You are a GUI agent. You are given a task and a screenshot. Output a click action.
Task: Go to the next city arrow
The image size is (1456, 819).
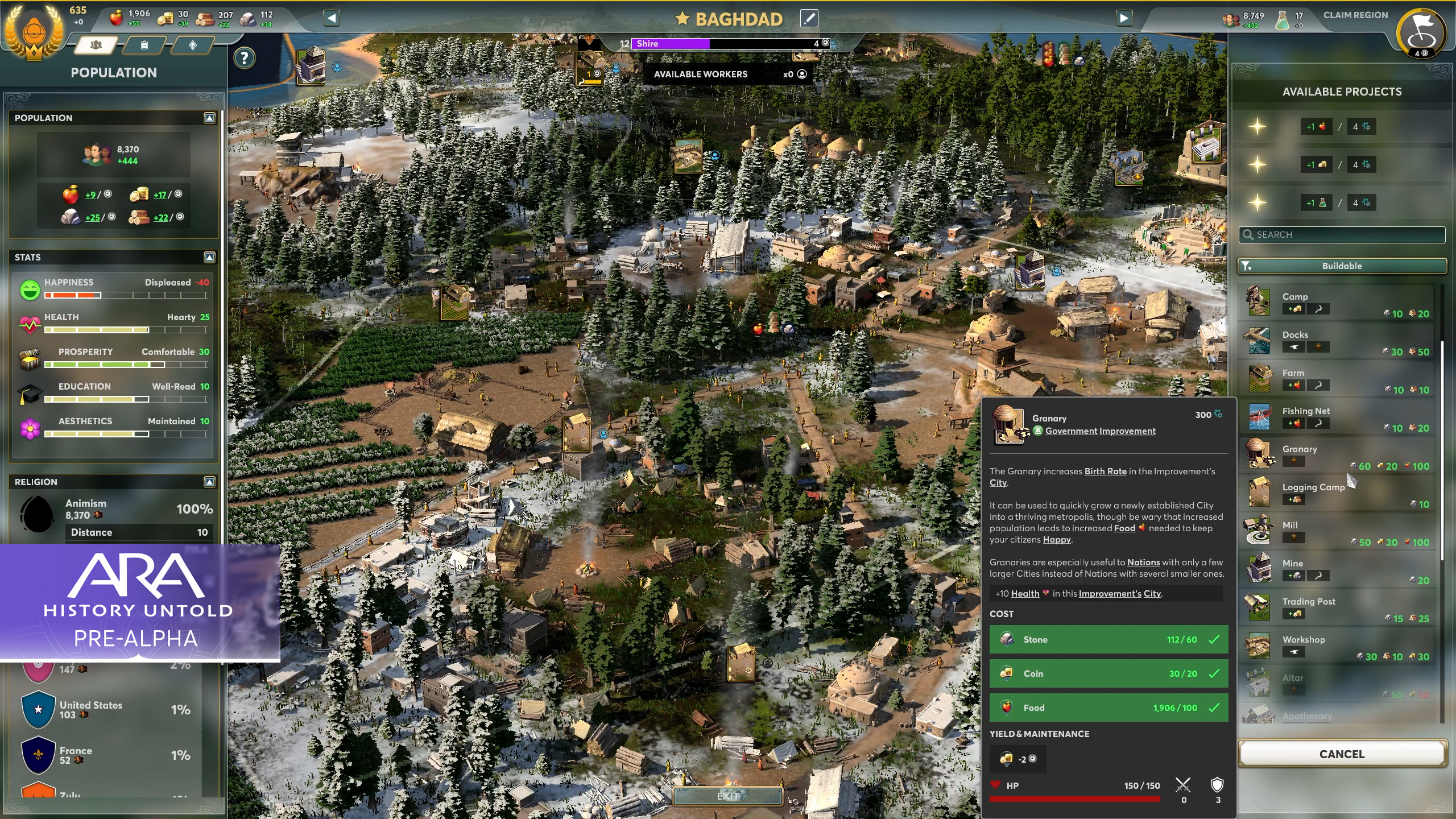click(x=1124, y=18)
